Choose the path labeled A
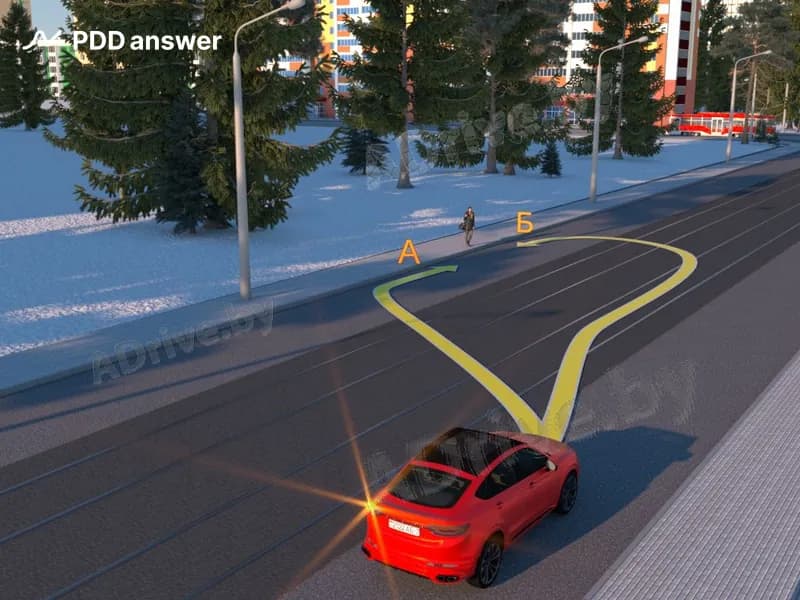Viewport: 800px width, 600px height. pyautogui.click(x=408, y=253)
